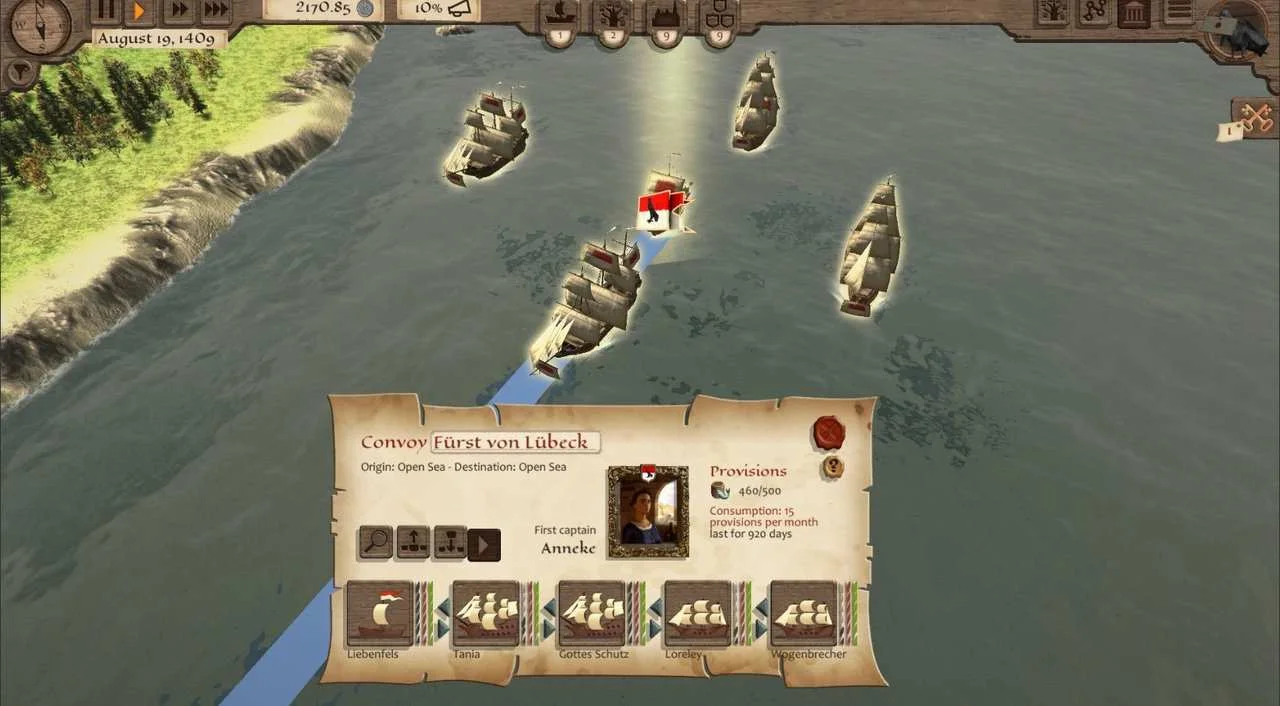This screenshot has width=1280, height=706.
Task: Edit the convoy name field
Action: click(515, 442)
